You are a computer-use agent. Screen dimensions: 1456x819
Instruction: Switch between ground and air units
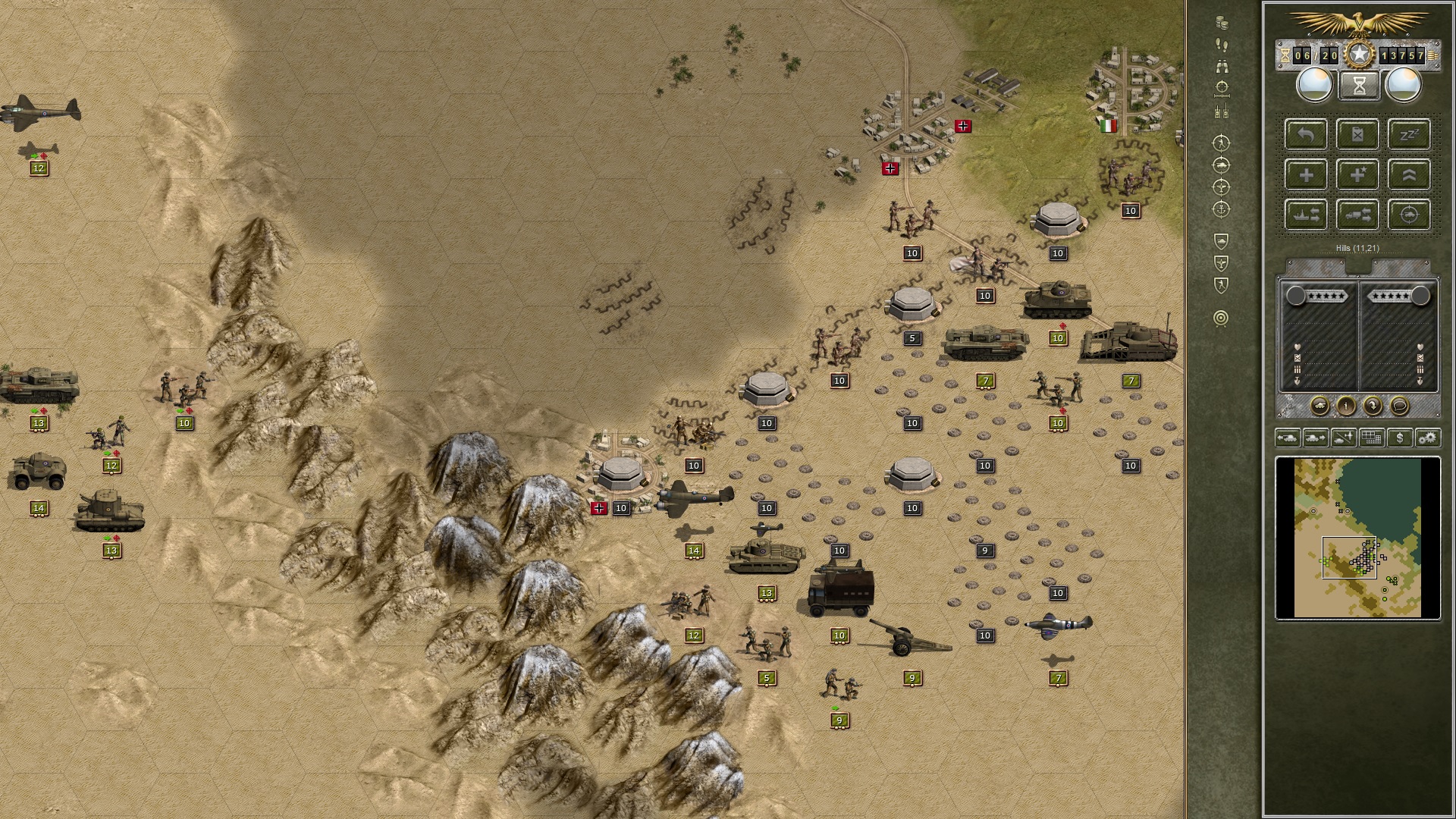tap(1344, 438)
